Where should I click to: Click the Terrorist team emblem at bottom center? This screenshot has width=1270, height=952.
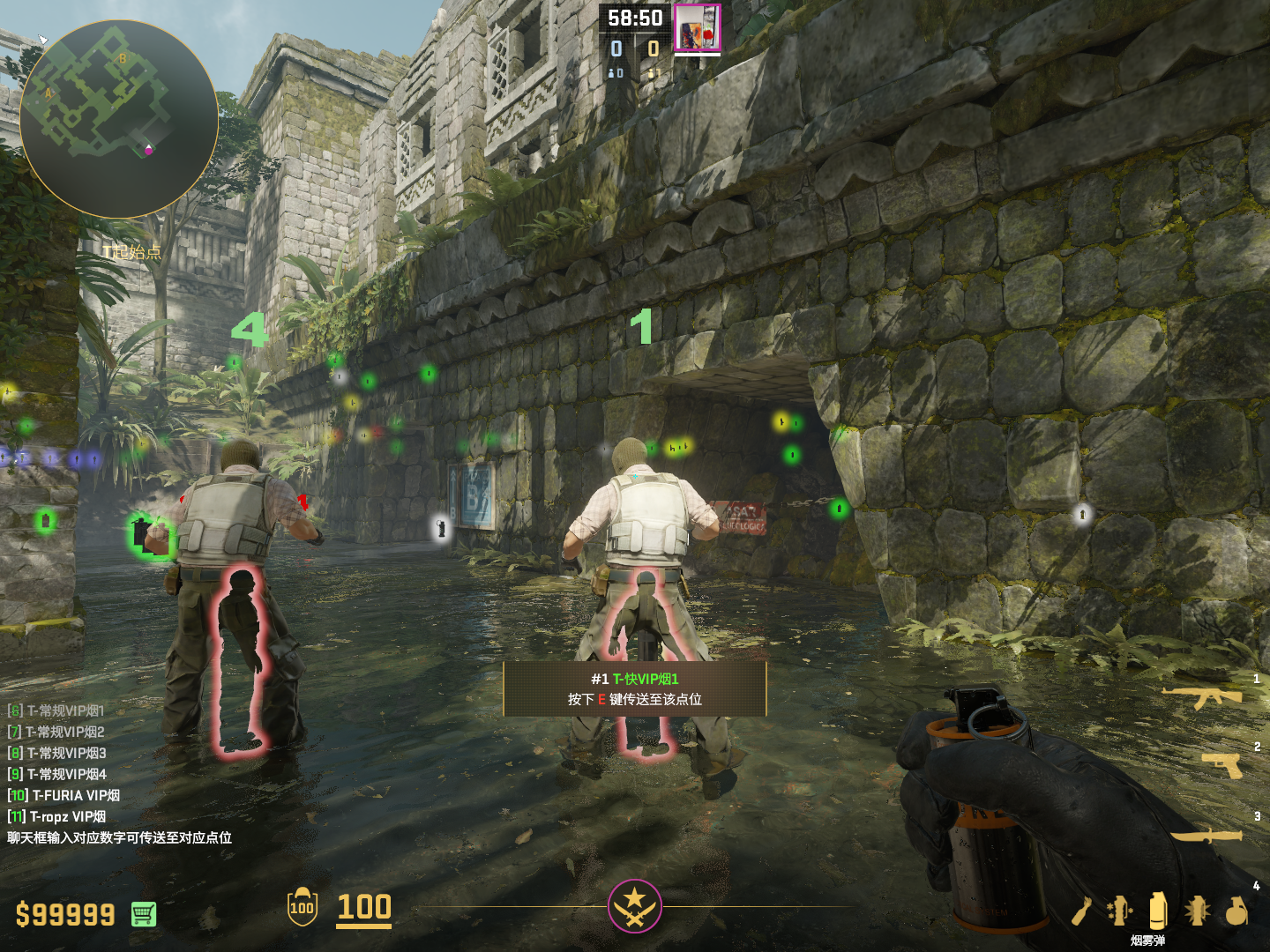634,905
